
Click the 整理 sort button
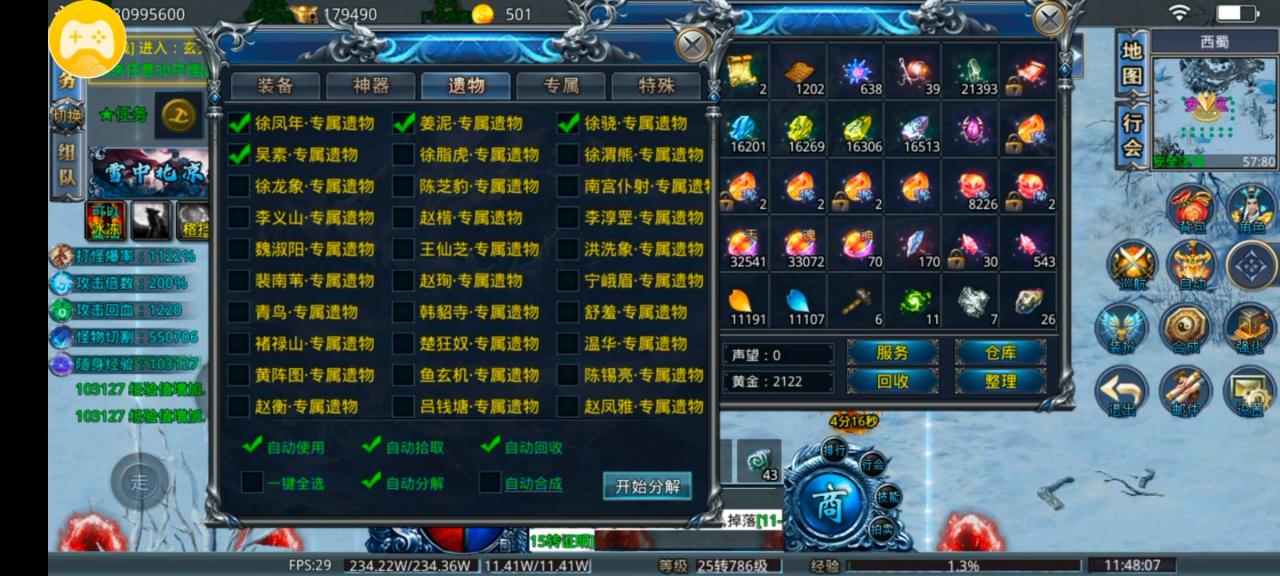[1000, 381]
